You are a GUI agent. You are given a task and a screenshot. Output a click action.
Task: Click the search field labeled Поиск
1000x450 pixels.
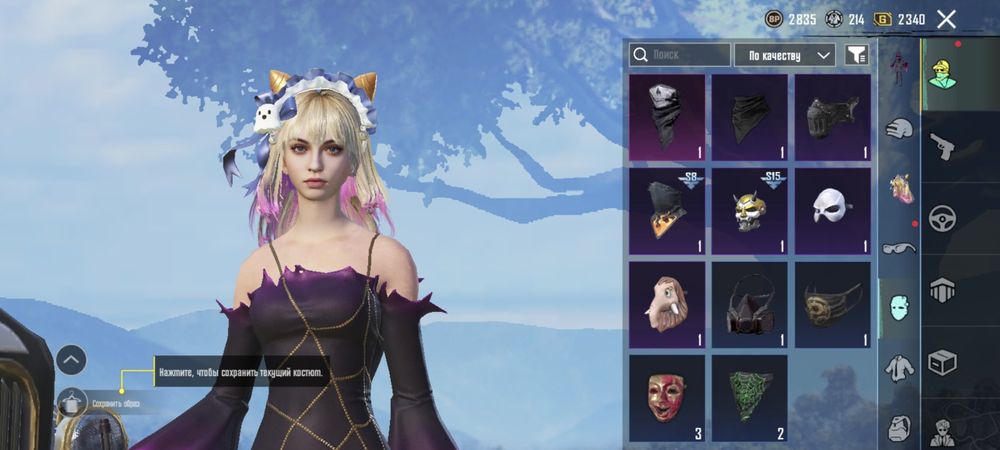[x=680, y=55]
